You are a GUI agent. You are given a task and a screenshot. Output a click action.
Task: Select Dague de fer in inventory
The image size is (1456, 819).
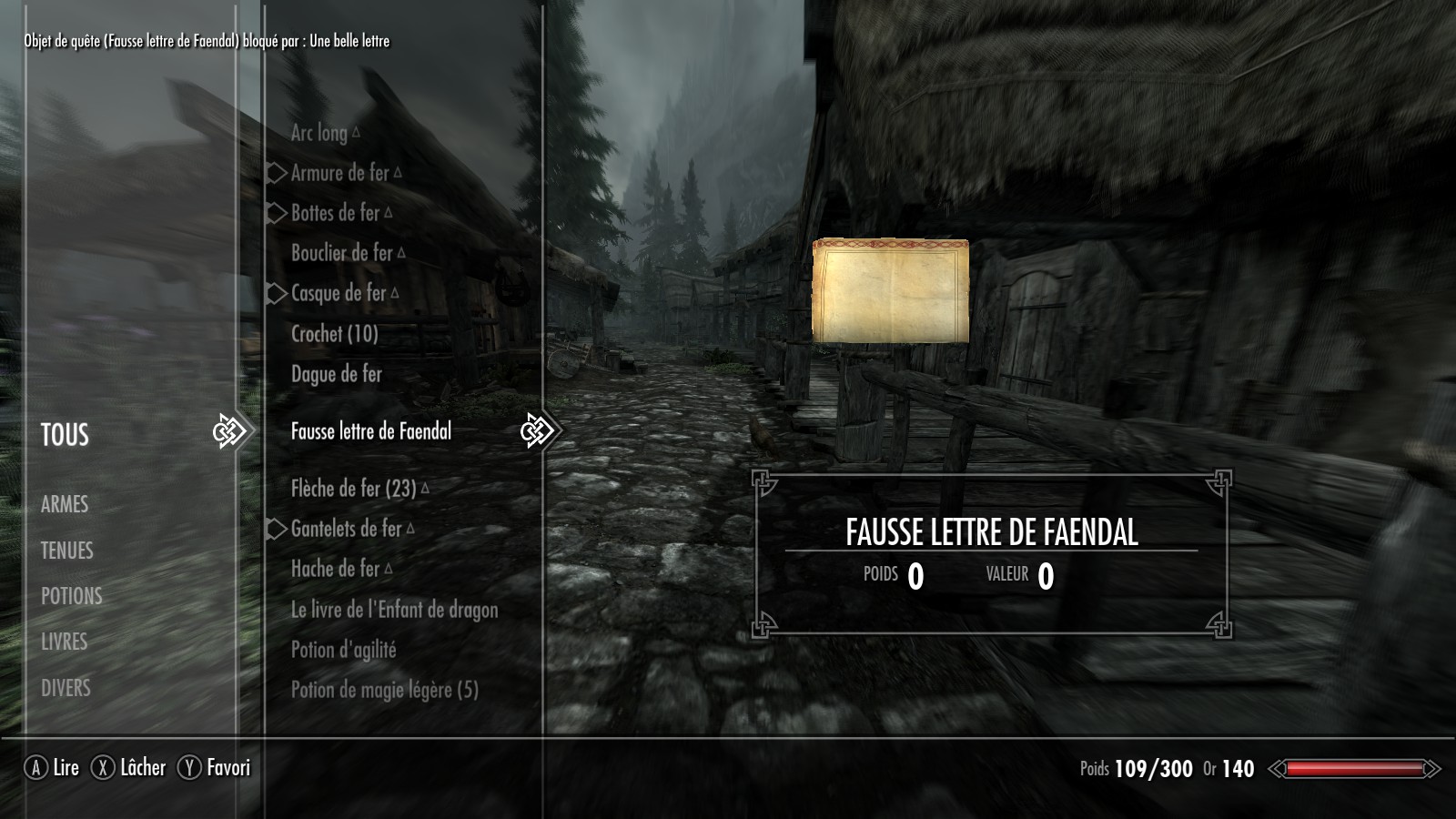(x=336, y=374)
